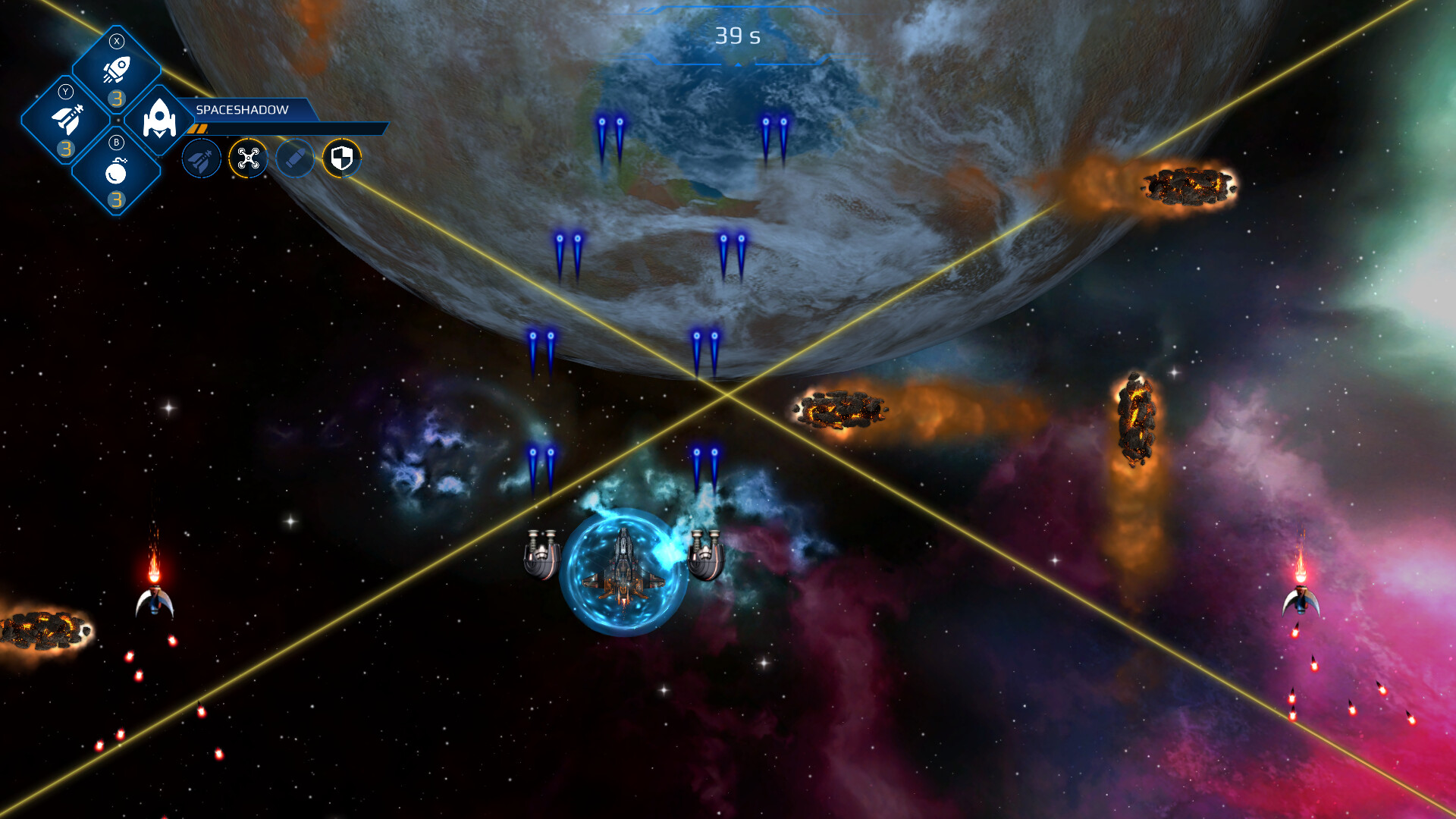The height and width of the screenshot is (819, 1456).
Task: Click the SPACESHADOW name banner
Action: click(x=243, y=109)
